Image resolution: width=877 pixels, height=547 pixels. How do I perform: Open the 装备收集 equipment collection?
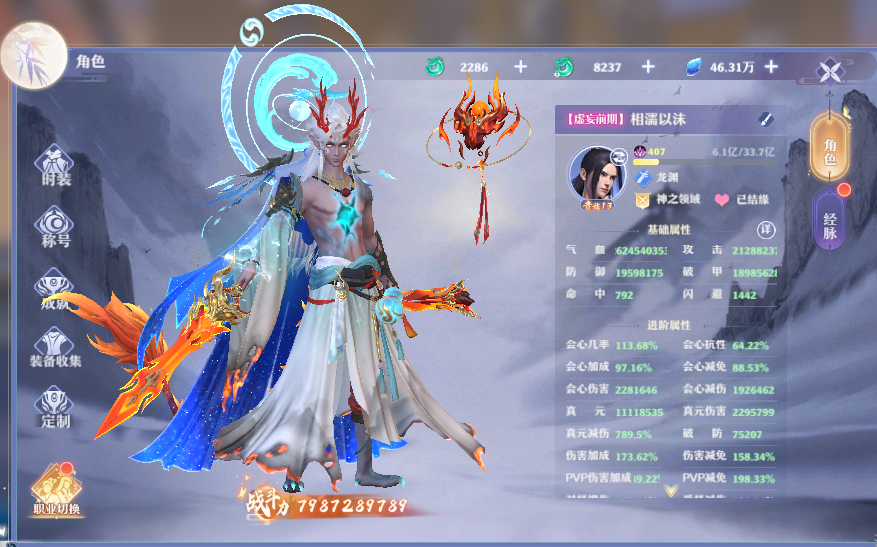tap(56, 347)
